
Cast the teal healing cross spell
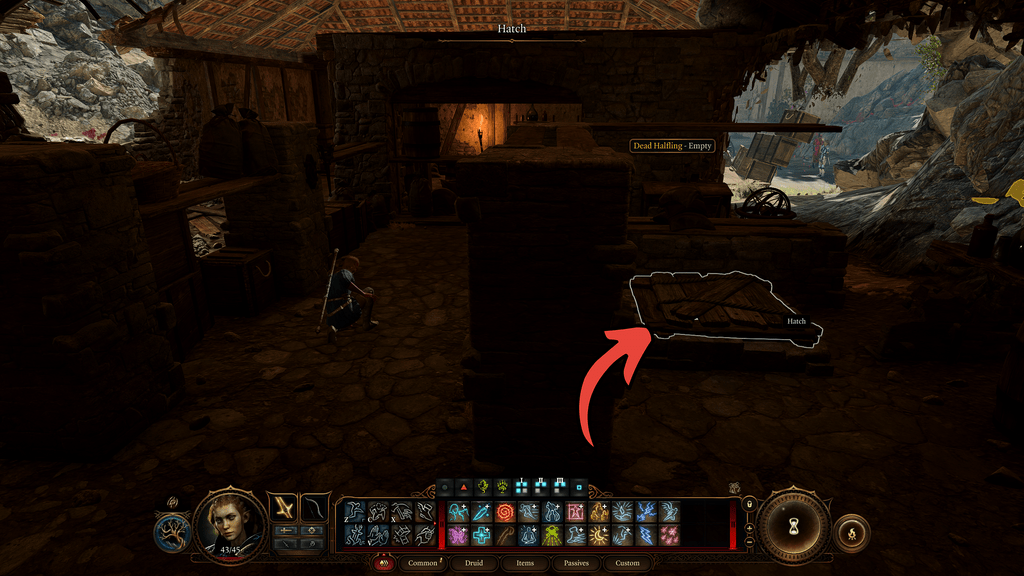click(x=482, y=535)
